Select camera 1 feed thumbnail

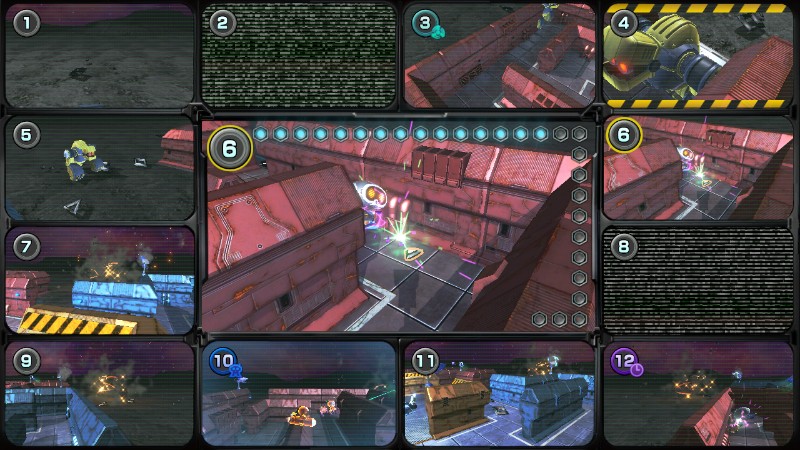click(x=99, y=56)
